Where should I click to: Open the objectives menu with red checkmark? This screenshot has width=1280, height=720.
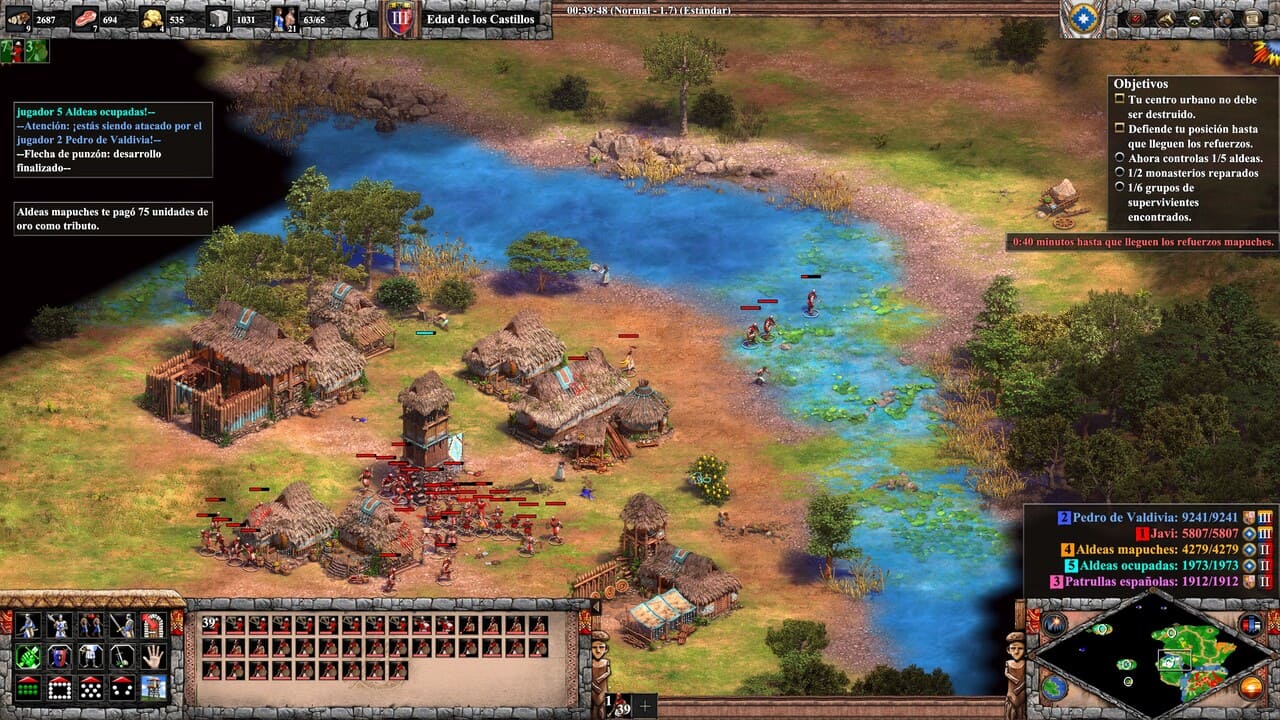pyautogui.click(x=1137, y=18)
